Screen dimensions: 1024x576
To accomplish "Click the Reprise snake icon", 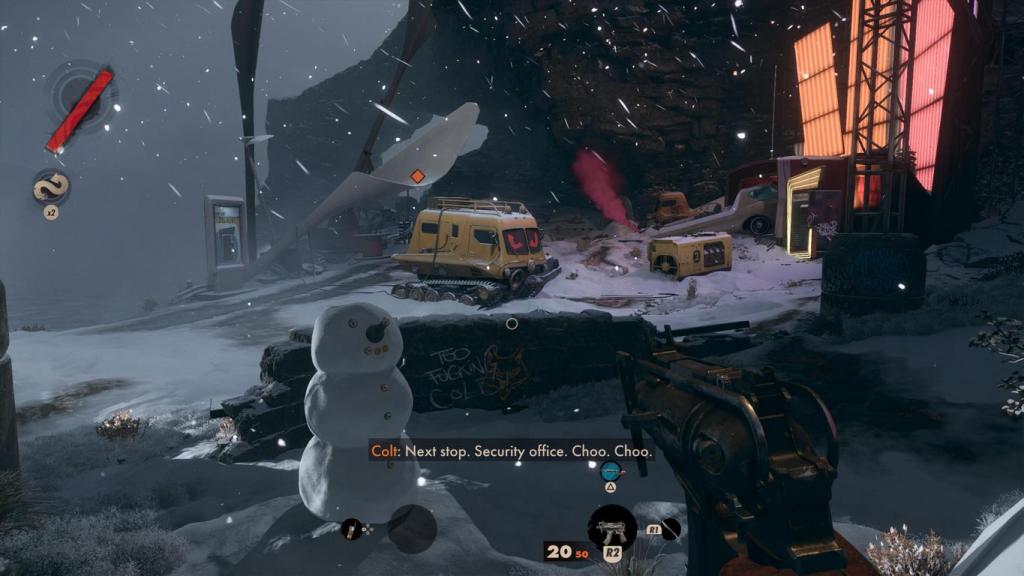I will click(x=50, y=188).
